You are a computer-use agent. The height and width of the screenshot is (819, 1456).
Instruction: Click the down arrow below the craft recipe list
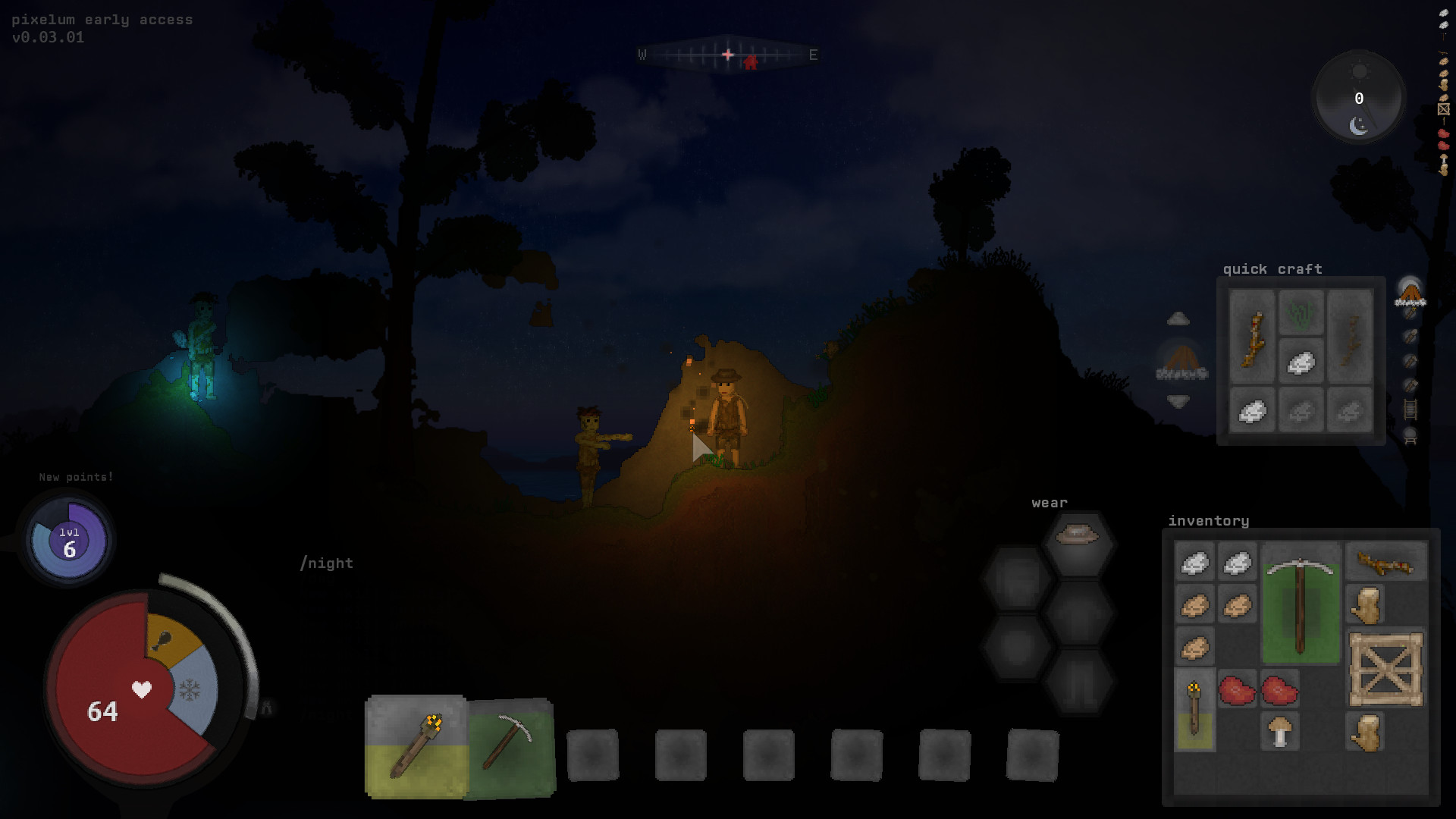[x=1178, y=402]
